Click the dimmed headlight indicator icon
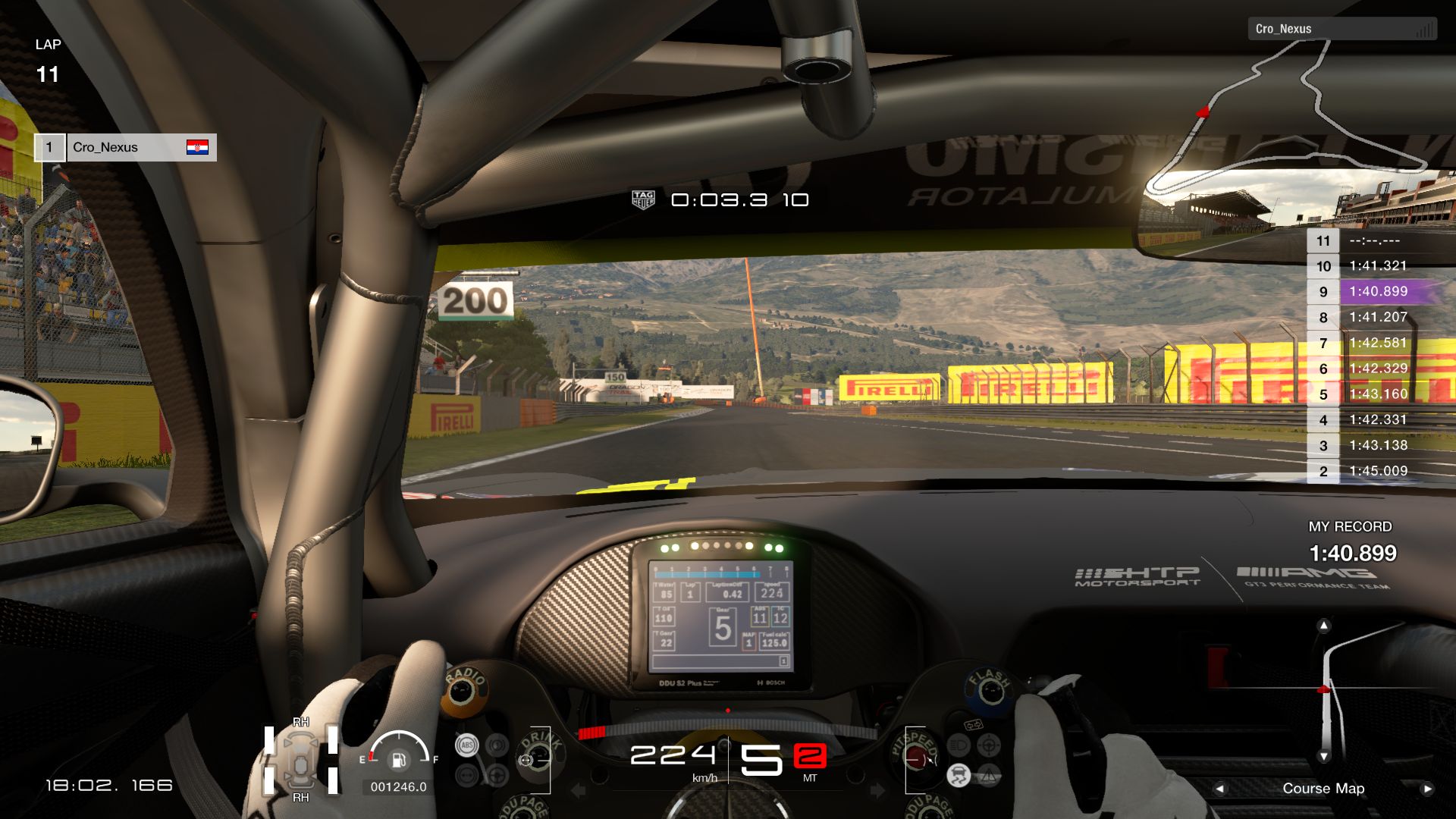 (x=959, y=745)
